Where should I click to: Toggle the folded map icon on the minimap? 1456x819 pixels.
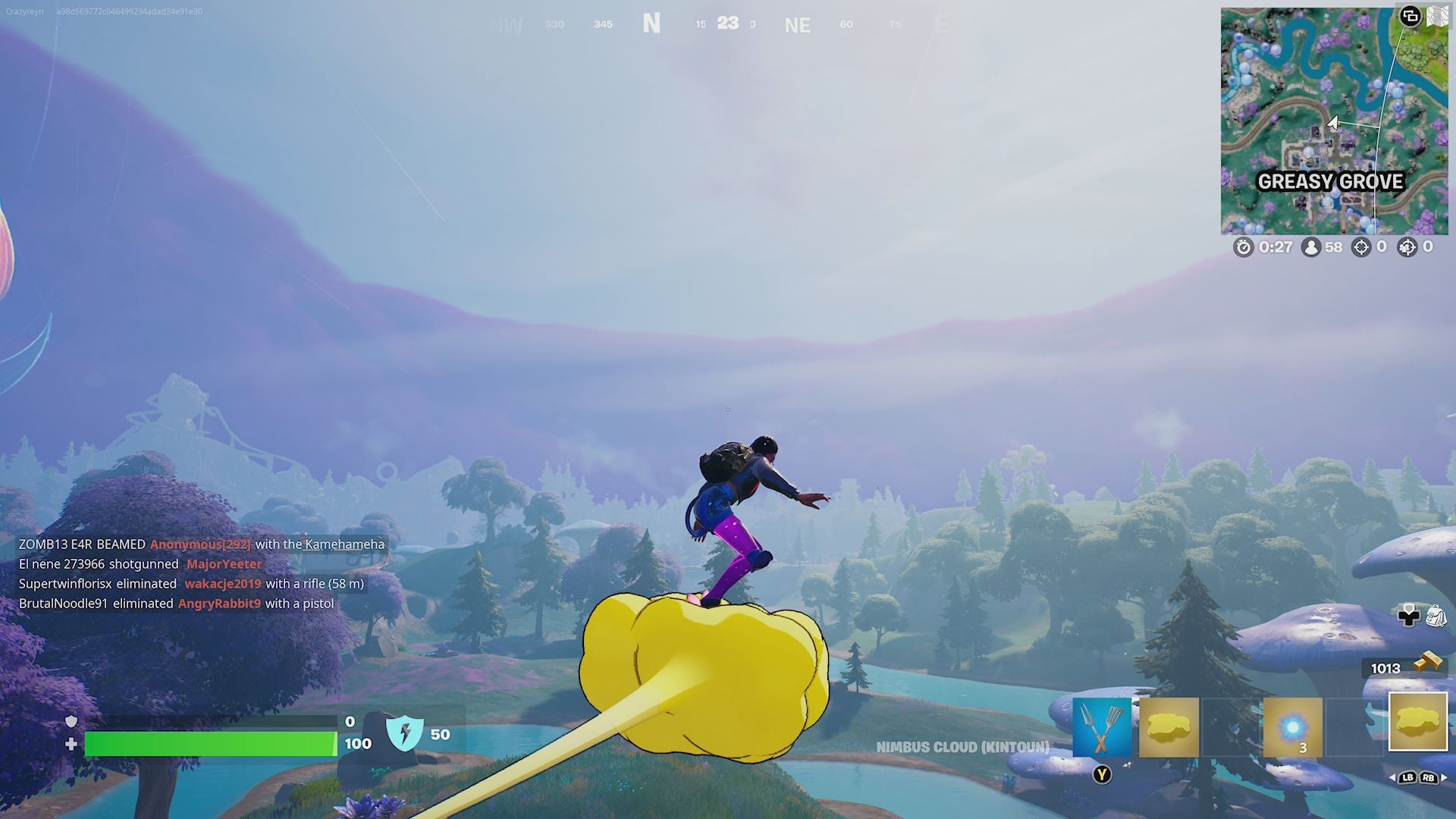[x=1439, y=14]
